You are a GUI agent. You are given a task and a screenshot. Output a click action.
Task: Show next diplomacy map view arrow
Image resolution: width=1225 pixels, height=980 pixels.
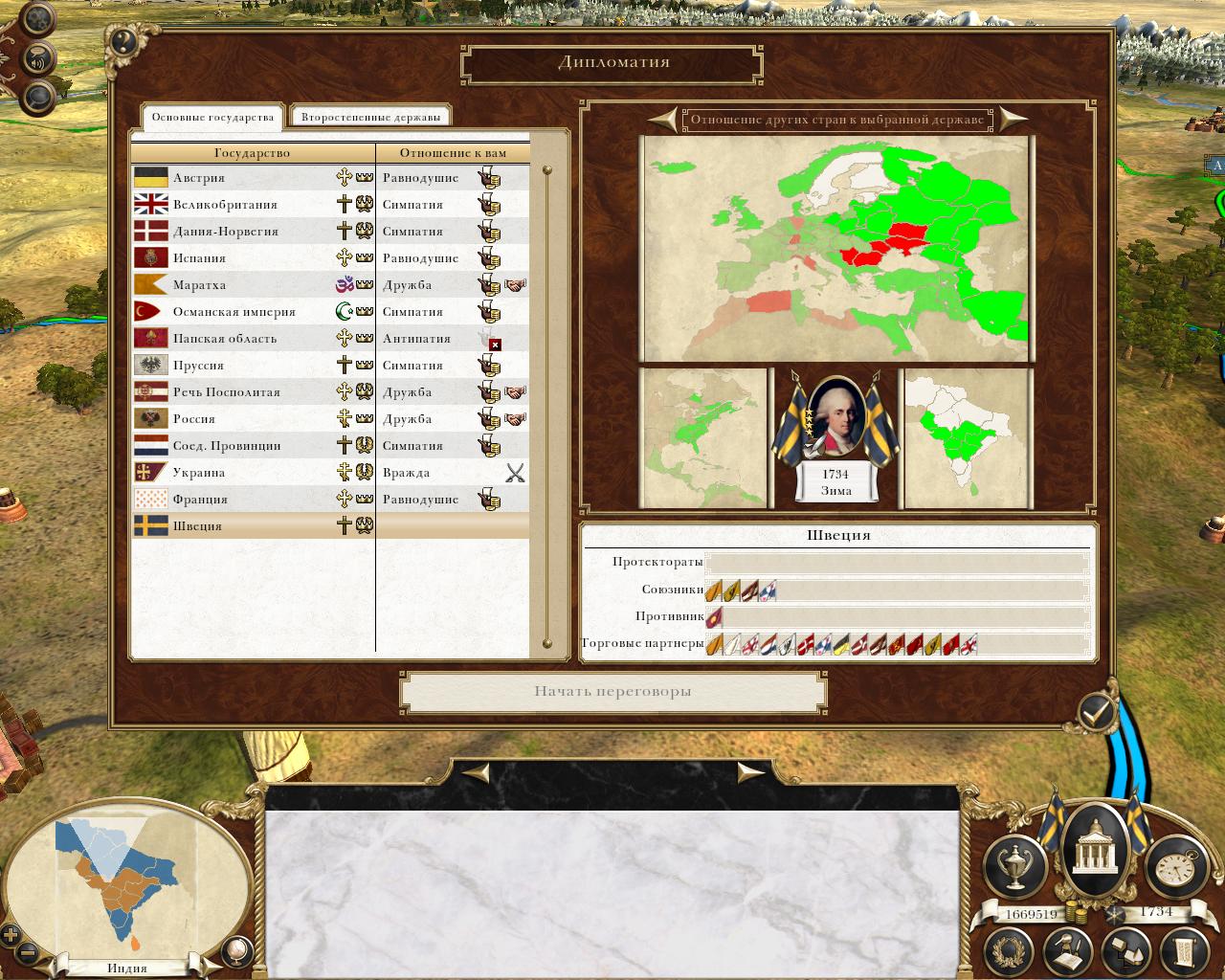tap(1012, 120)
